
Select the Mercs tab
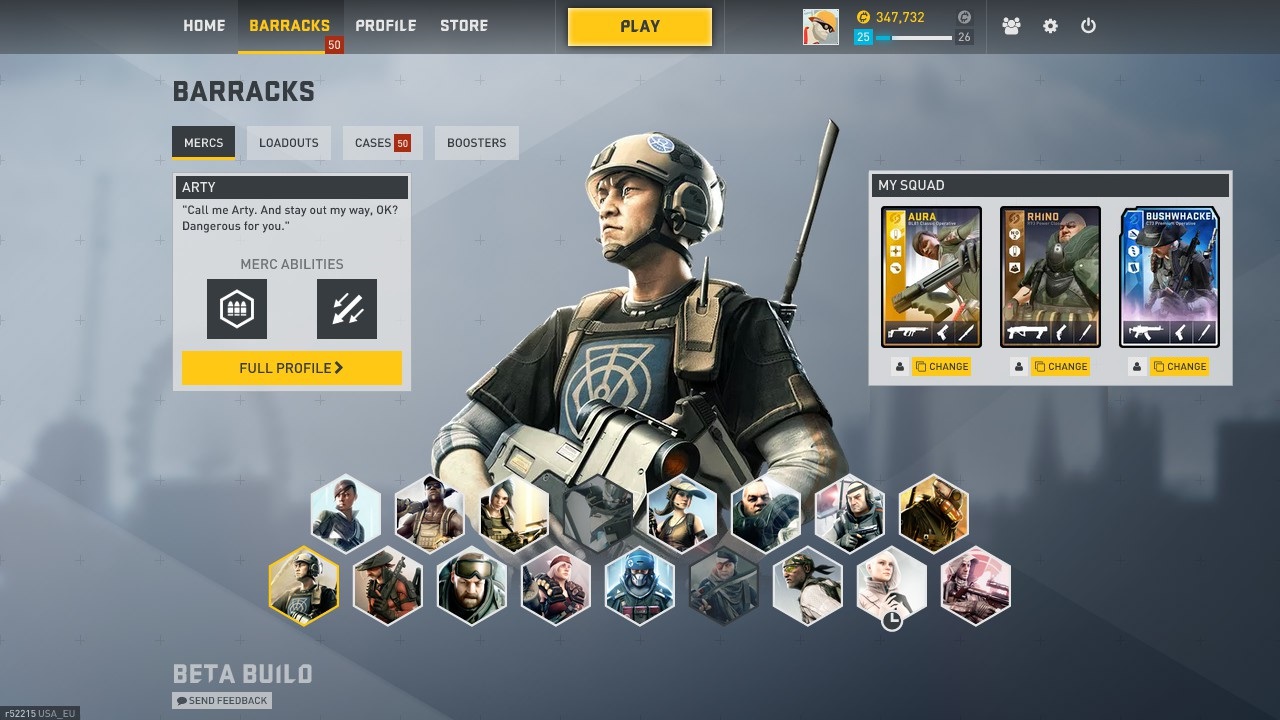(x=203, y=143)
